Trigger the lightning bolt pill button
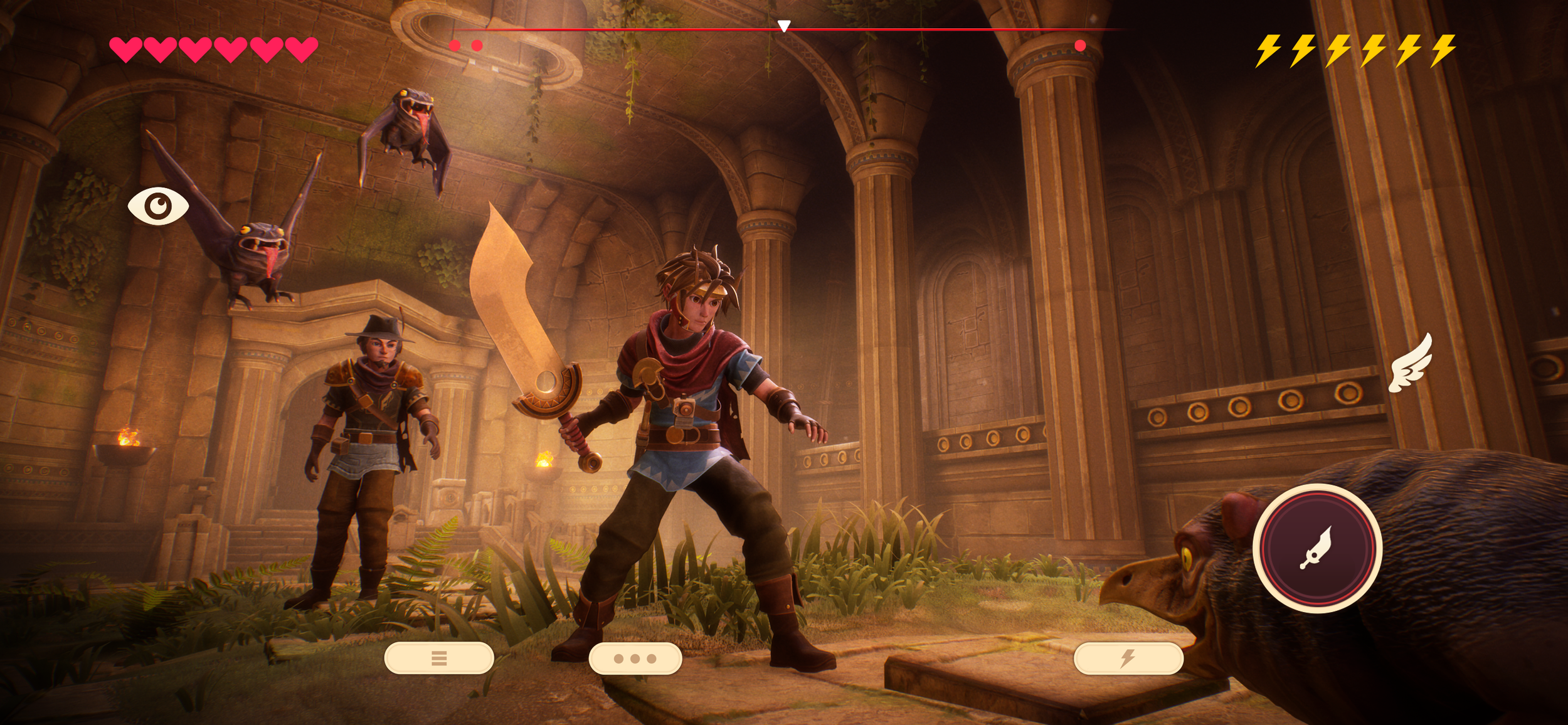This screenshot has height=725, width=1568. pyautogui.click(x=1128, y=658)
